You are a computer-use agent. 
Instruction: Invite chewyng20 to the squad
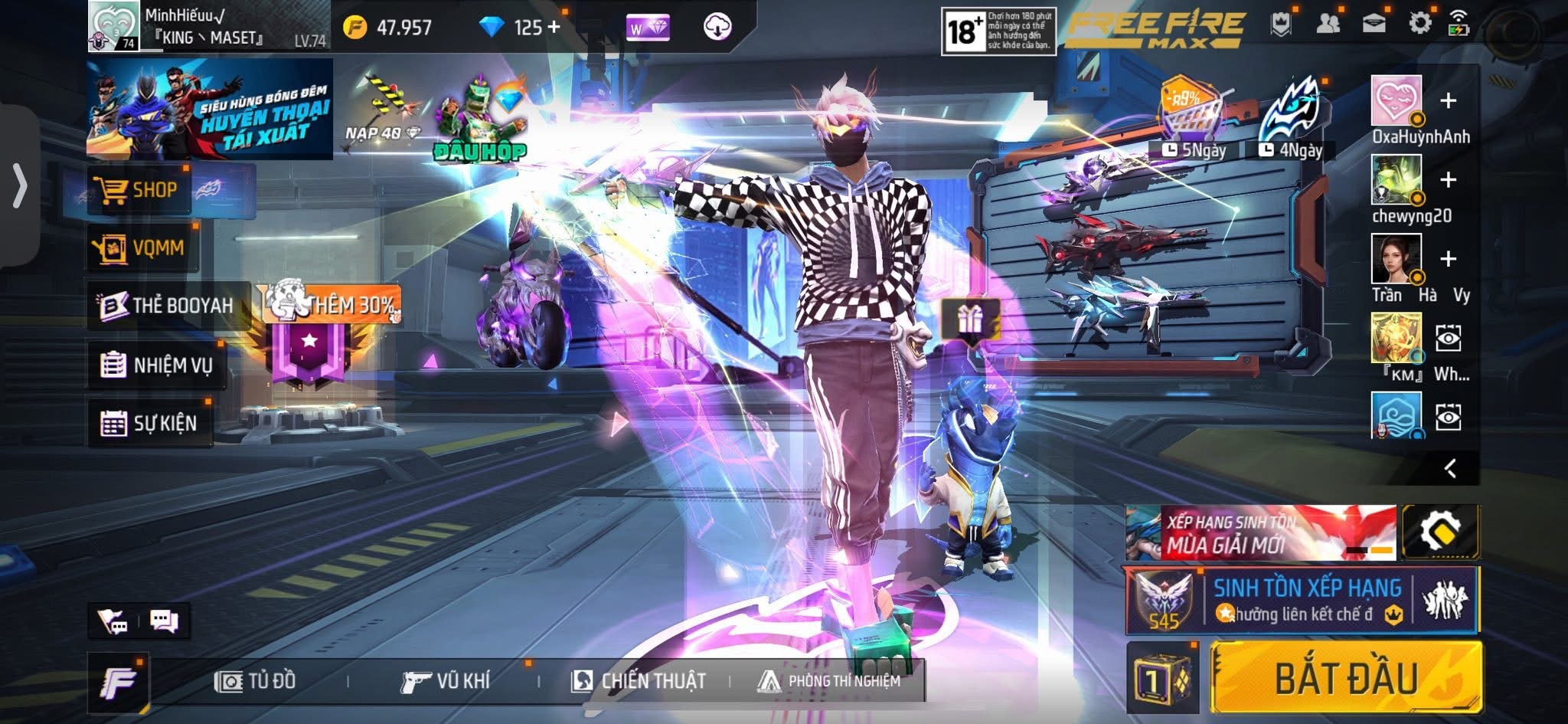point(1448,180)
